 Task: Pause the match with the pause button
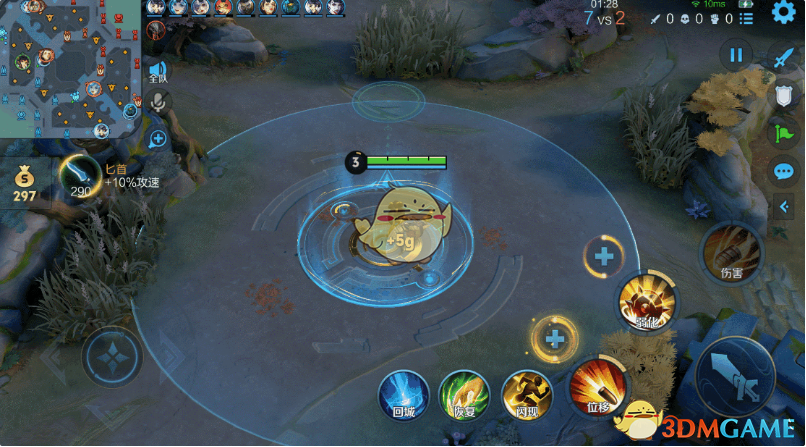736,55
